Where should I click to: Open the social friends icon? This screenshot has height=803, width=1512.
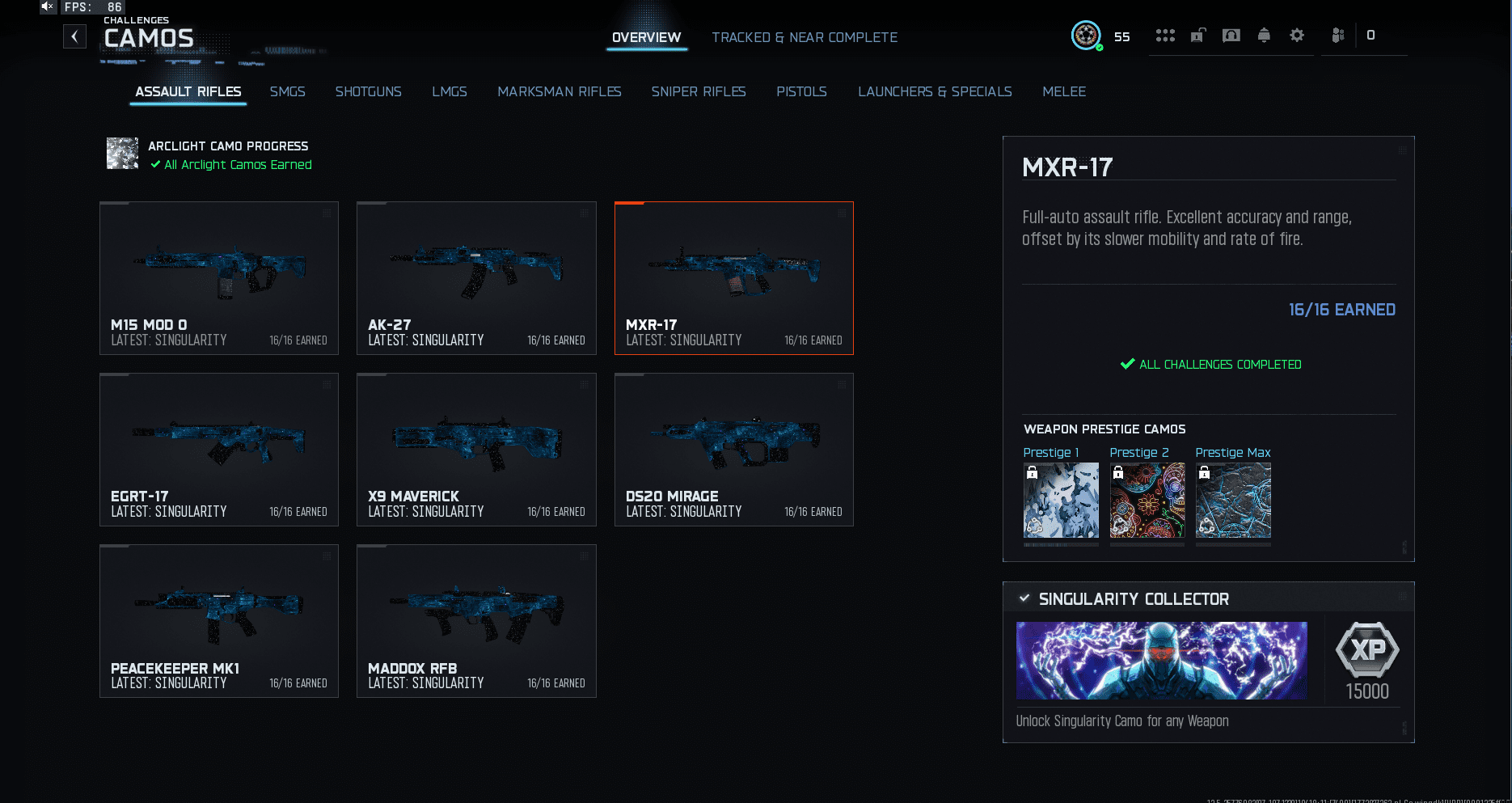point(1338,35)
